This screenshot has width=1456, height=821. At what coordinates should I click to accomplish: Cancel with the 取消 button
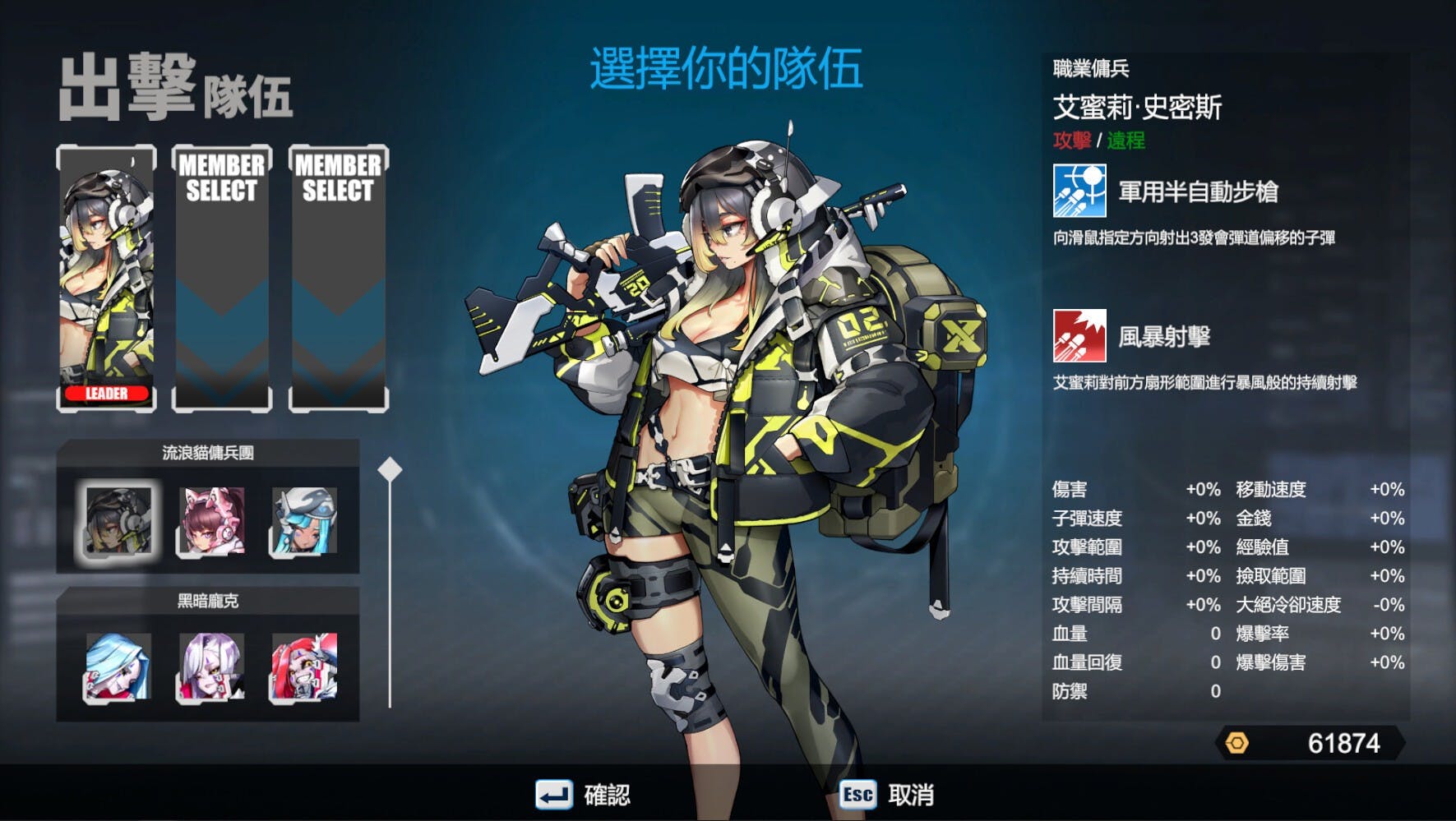click(887, 795)
